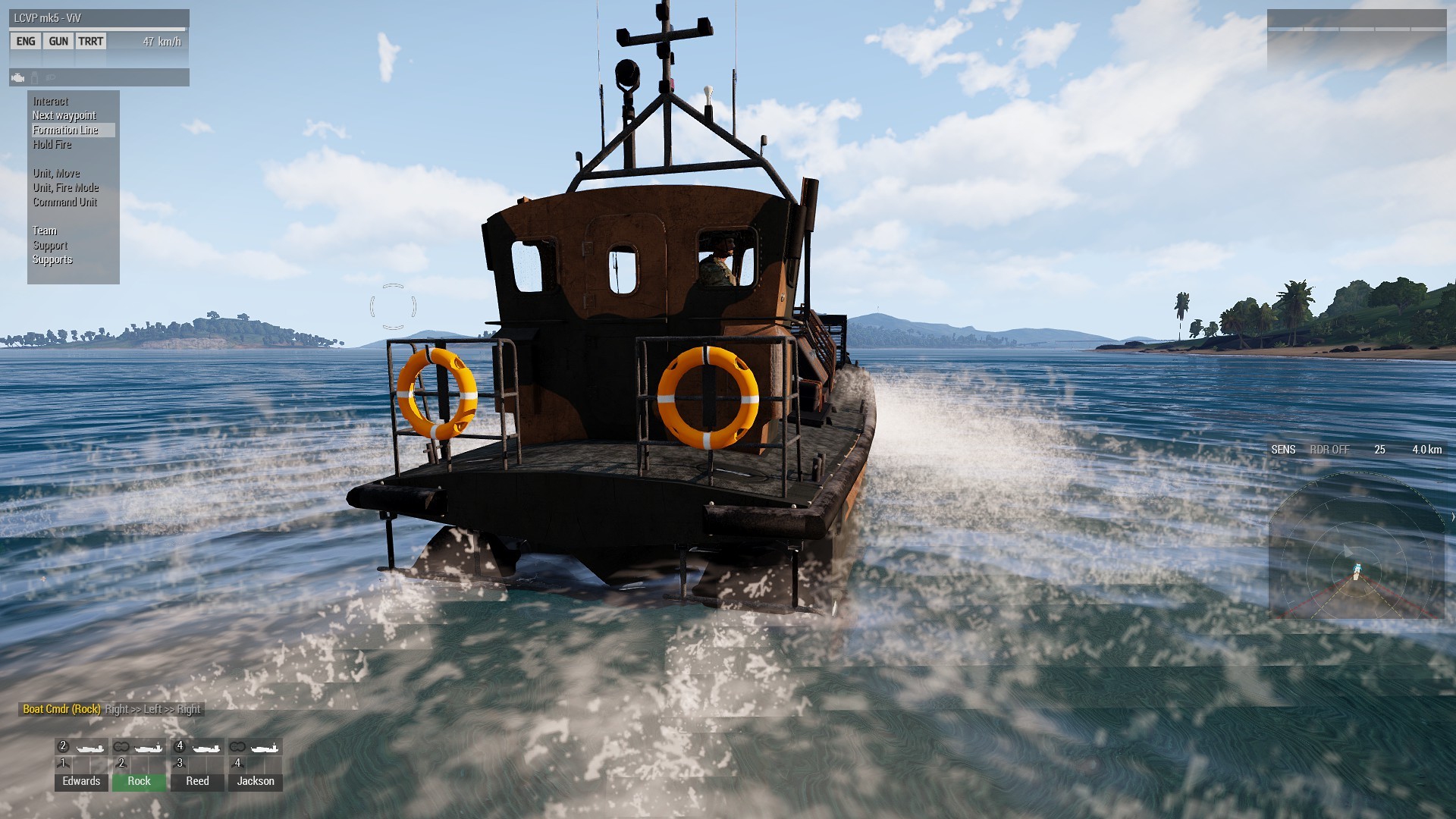Select Formation Line option
This screenshot has height=819, width=1456.
pyautogui.click(x=66, y=130)
